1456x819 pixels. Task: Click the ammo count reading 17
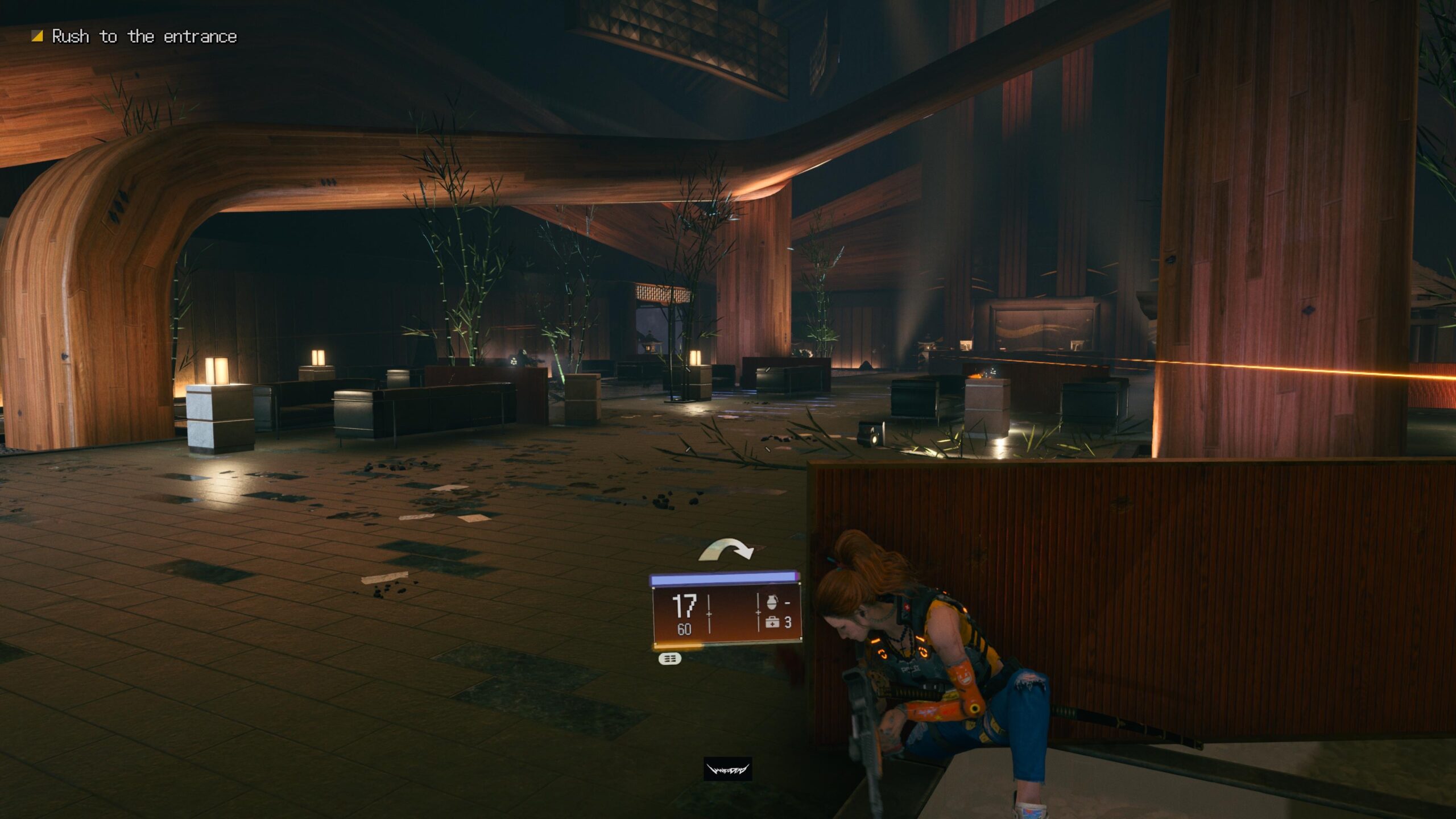684,605
